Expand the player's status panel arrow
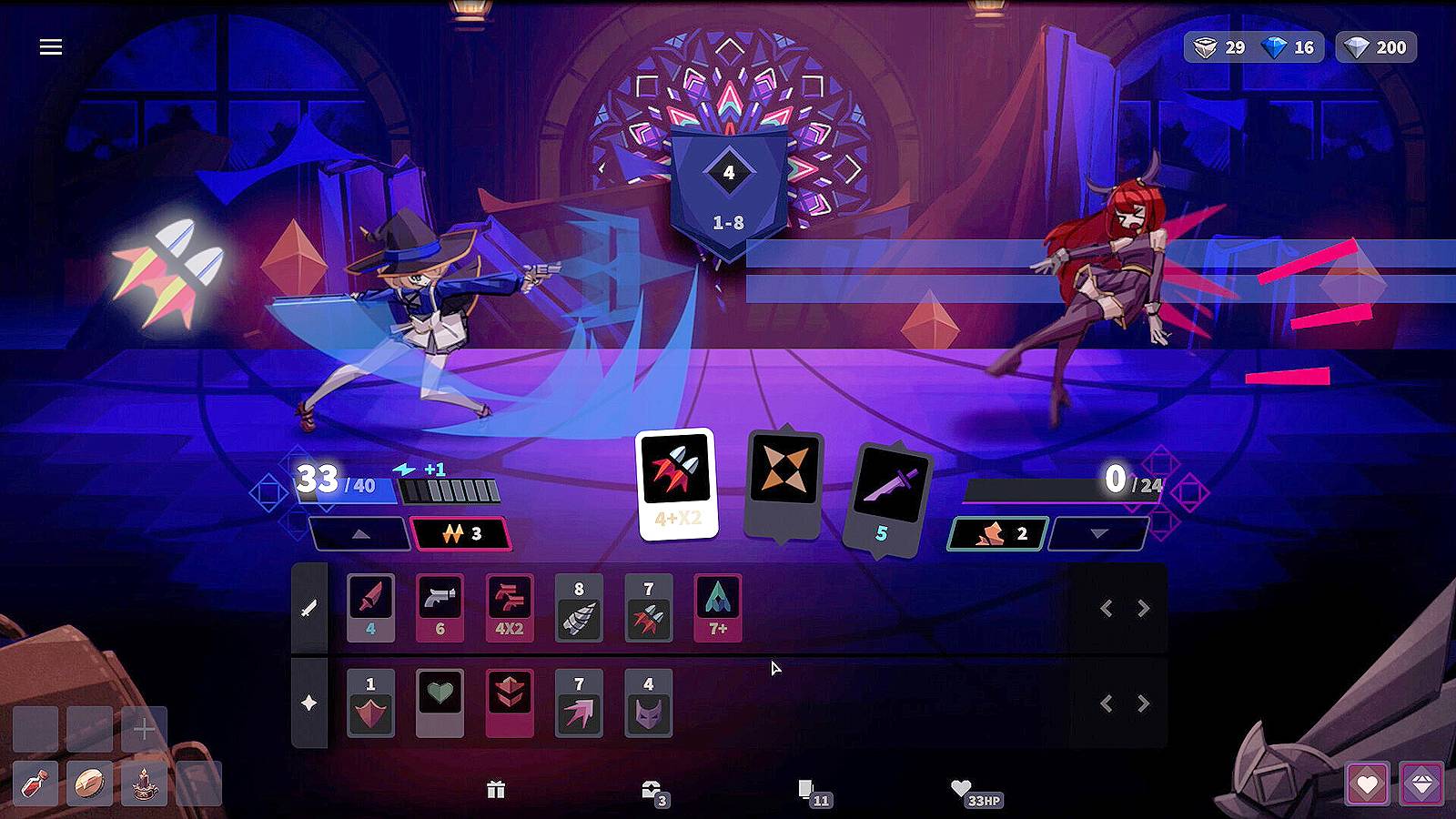 pyautogui.click(x=360, y=535)
